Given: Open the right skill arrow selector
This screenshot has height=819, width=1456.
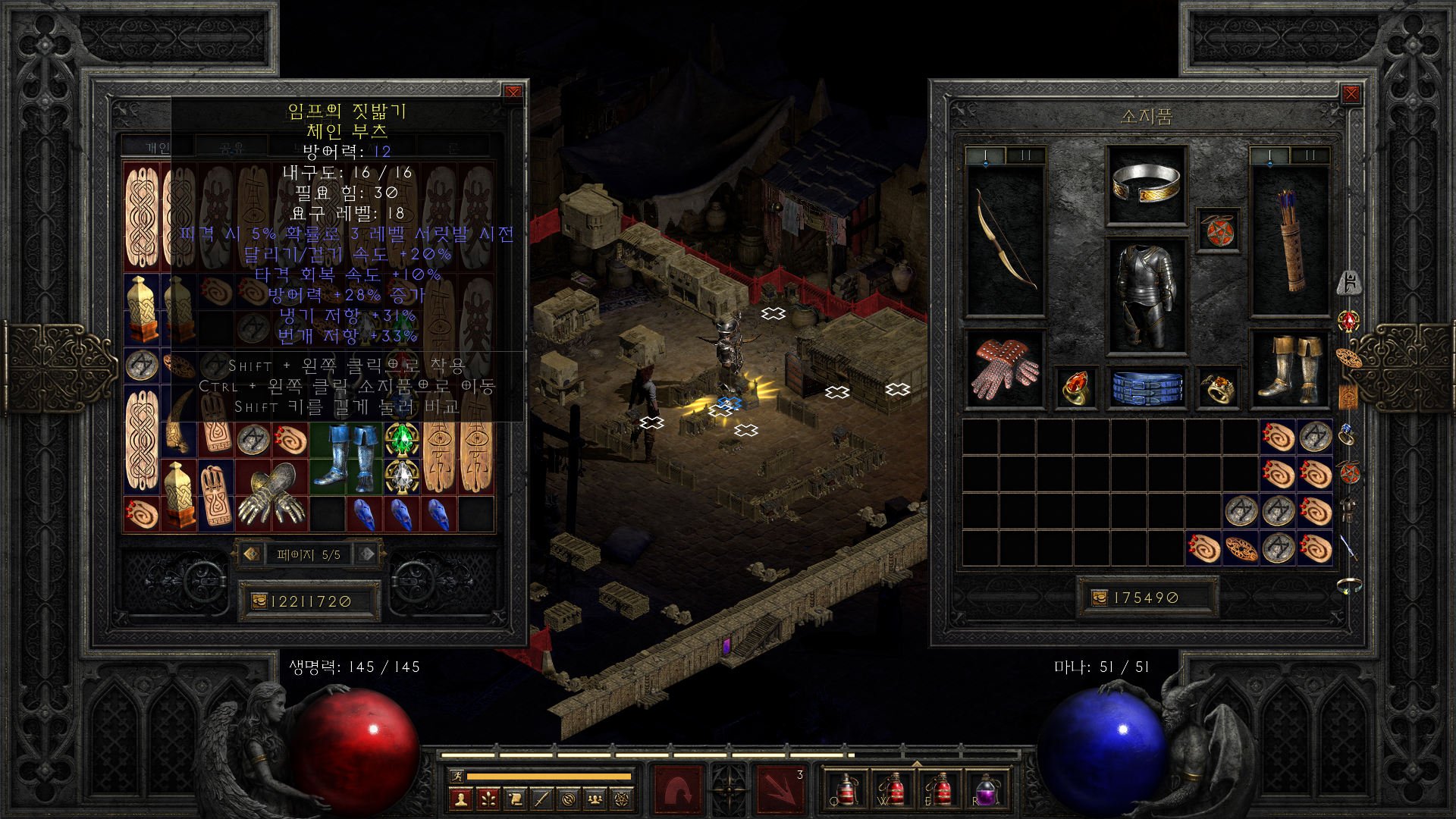Looking at the screenshot, I should 780,790.
